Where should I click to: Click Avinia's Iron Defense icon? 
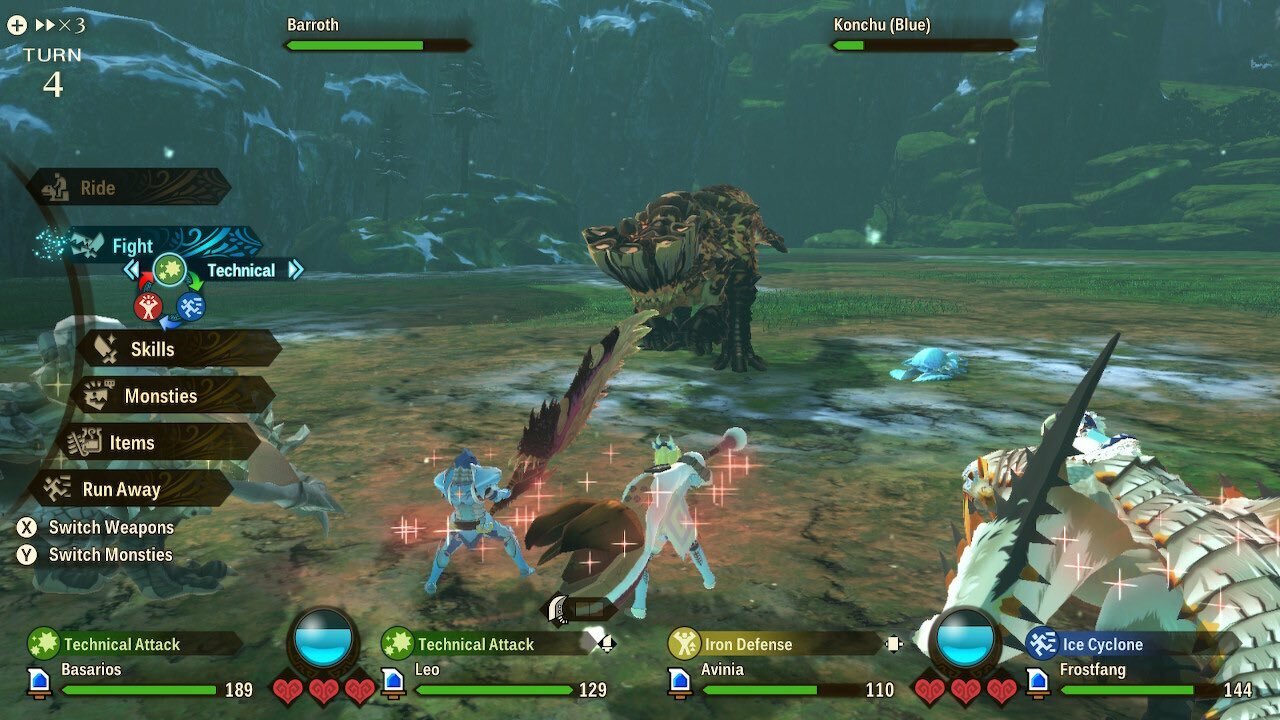point(684,644)
